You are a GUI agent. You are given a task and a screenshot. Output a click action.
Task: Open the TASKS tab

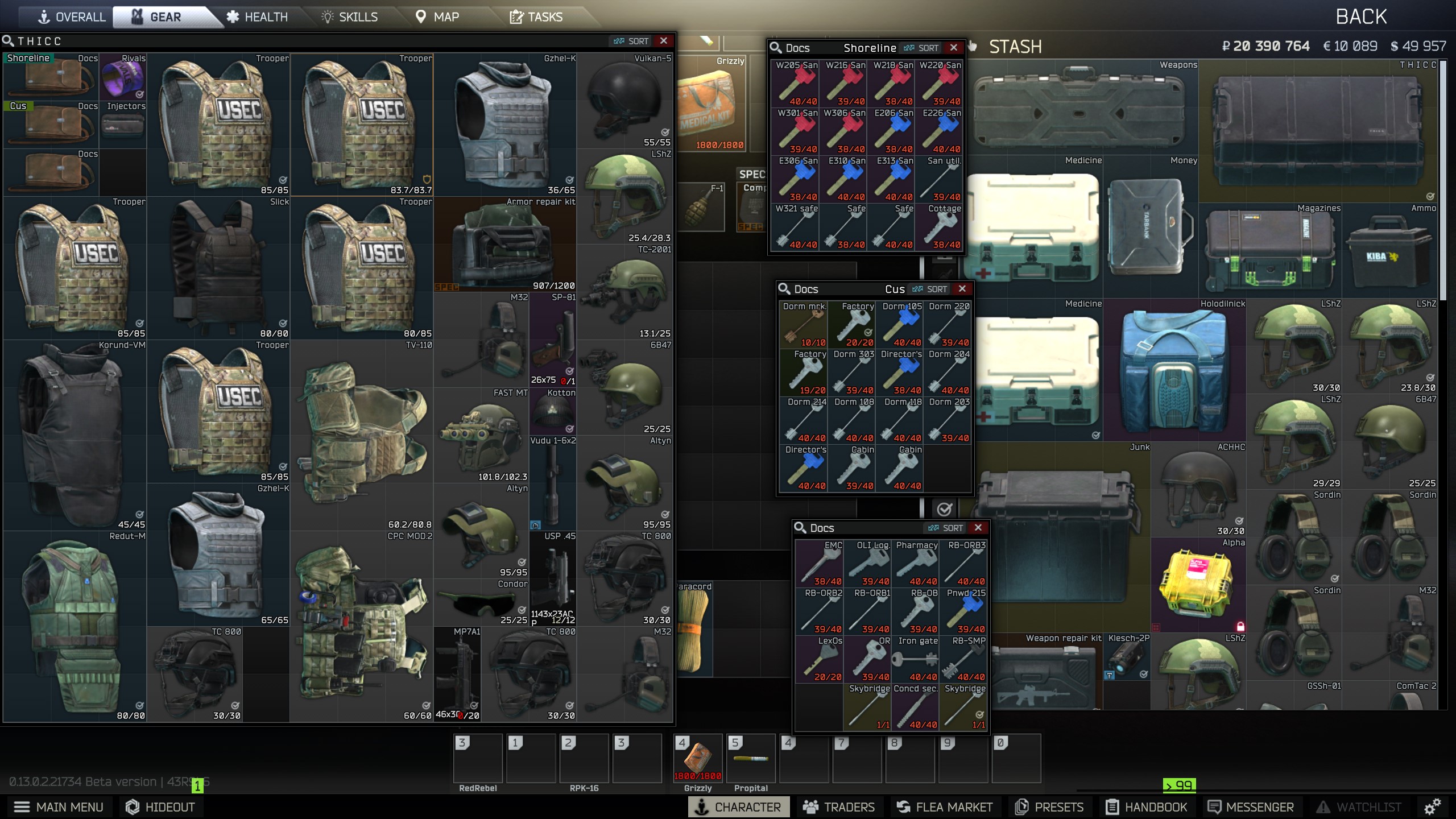tap(537, 16)
